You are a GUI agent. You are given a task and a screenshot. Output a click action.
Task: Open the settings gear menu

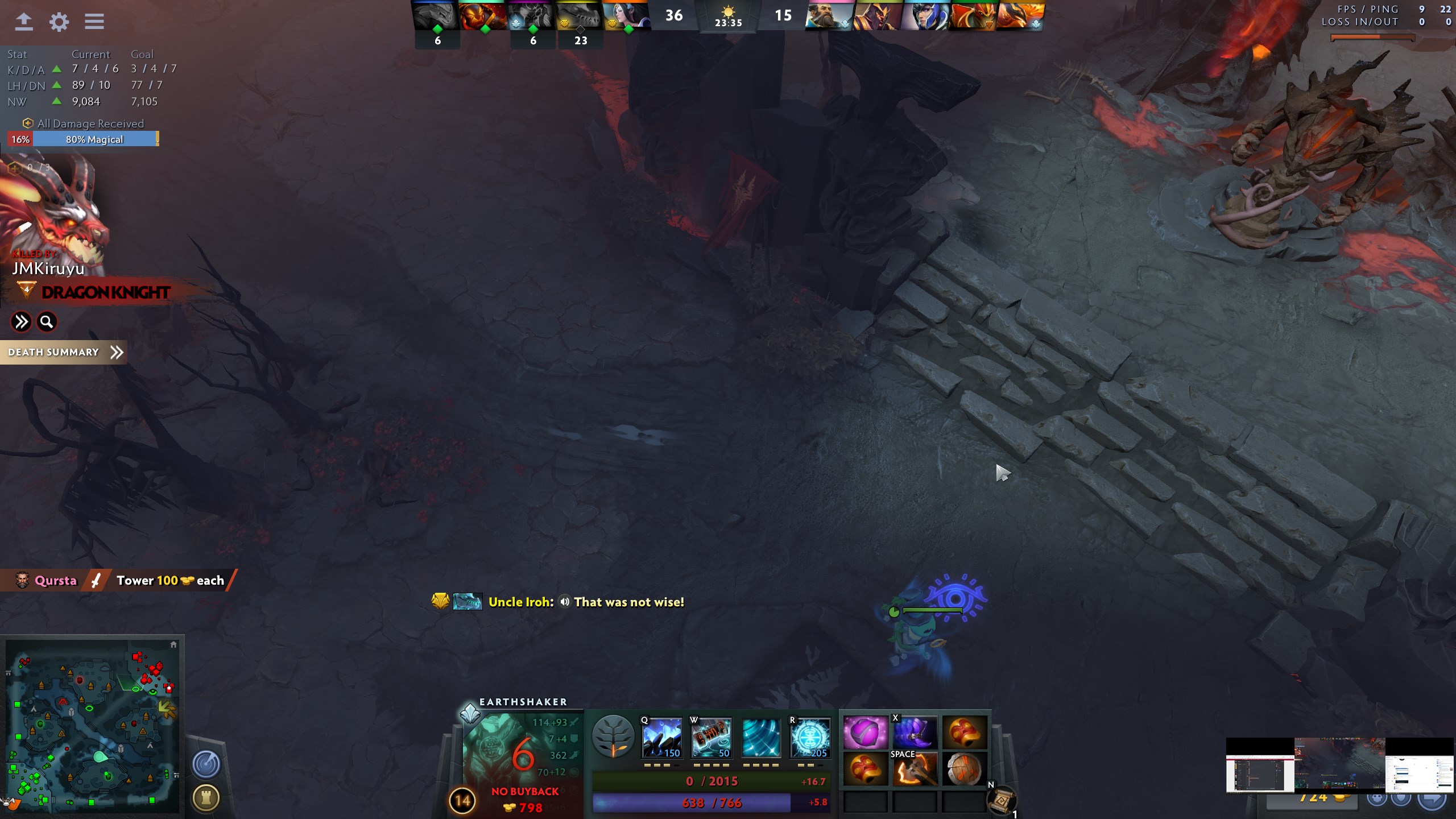coord(59,22)
